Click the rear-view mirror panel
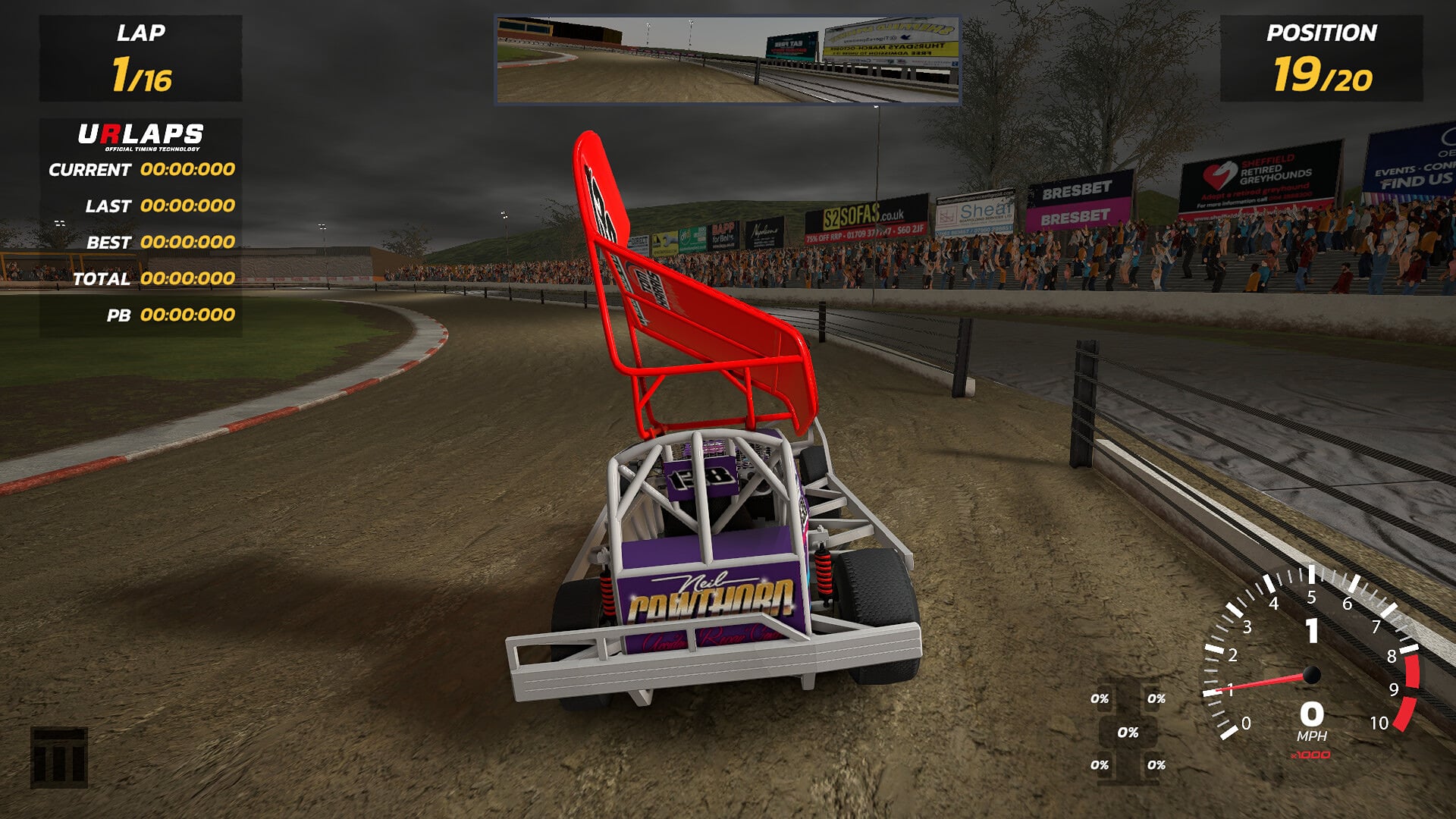The height and width of the screenshot is (819, 1456). coord(727,60)
